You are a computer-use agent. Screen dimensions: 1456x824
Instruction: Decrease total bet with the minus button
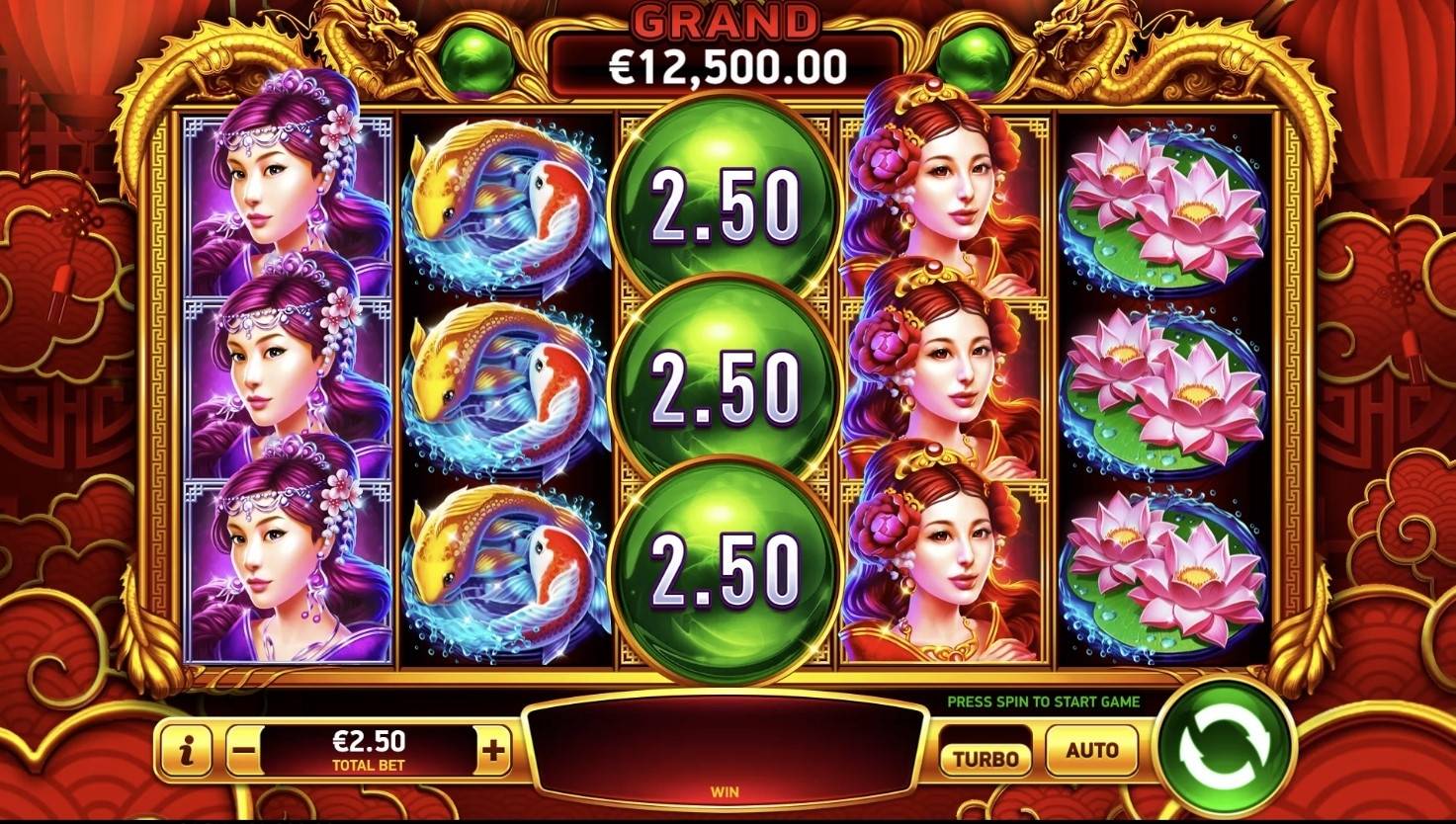click(243, 753)
